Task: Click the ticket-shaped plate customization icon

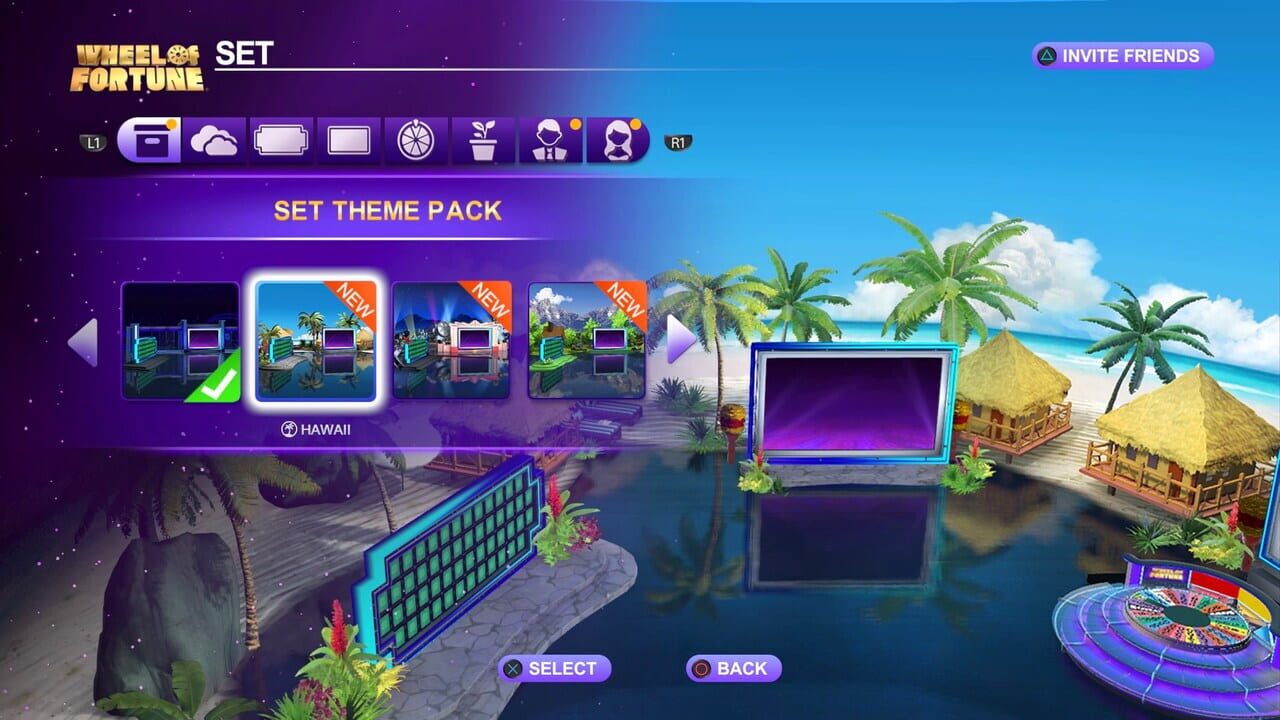Action: pyautogui.click(x=279, y=140)
